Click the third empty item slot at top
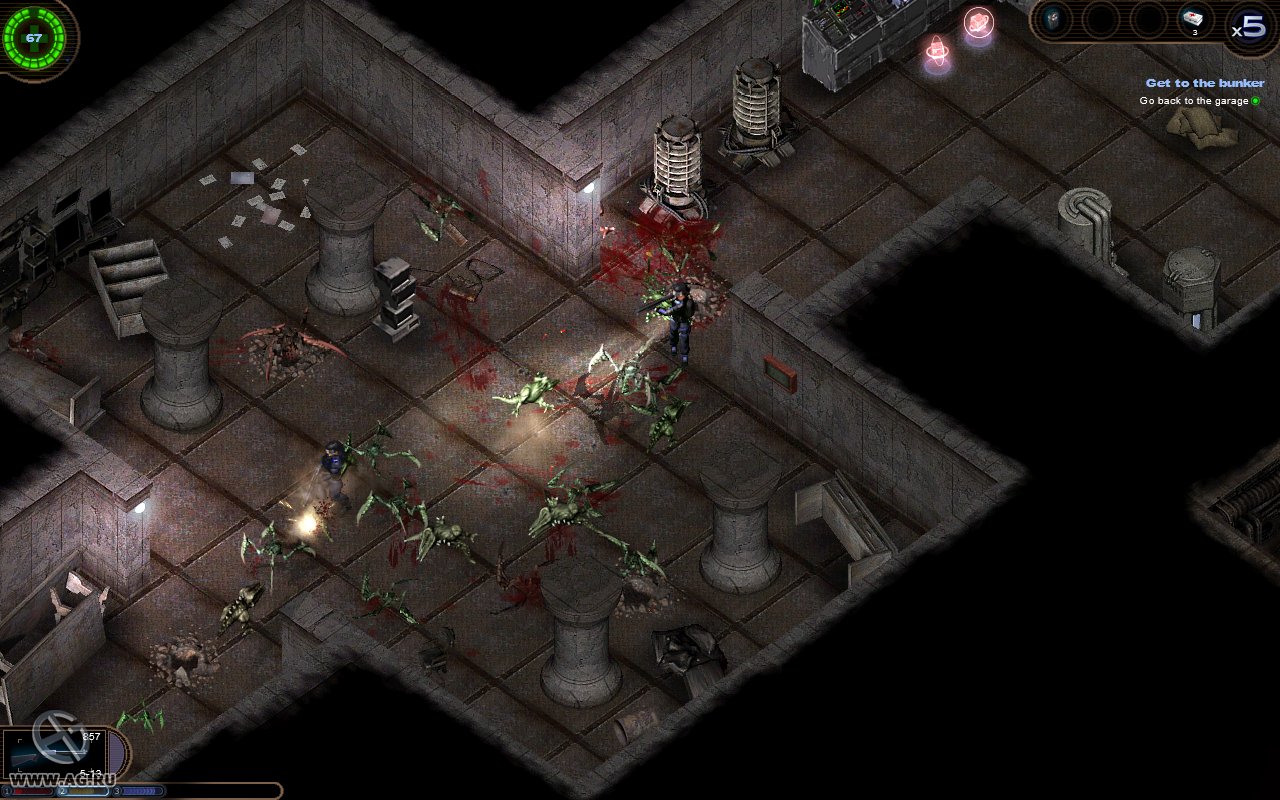The image size is (1280, 800). point(1150,19)
